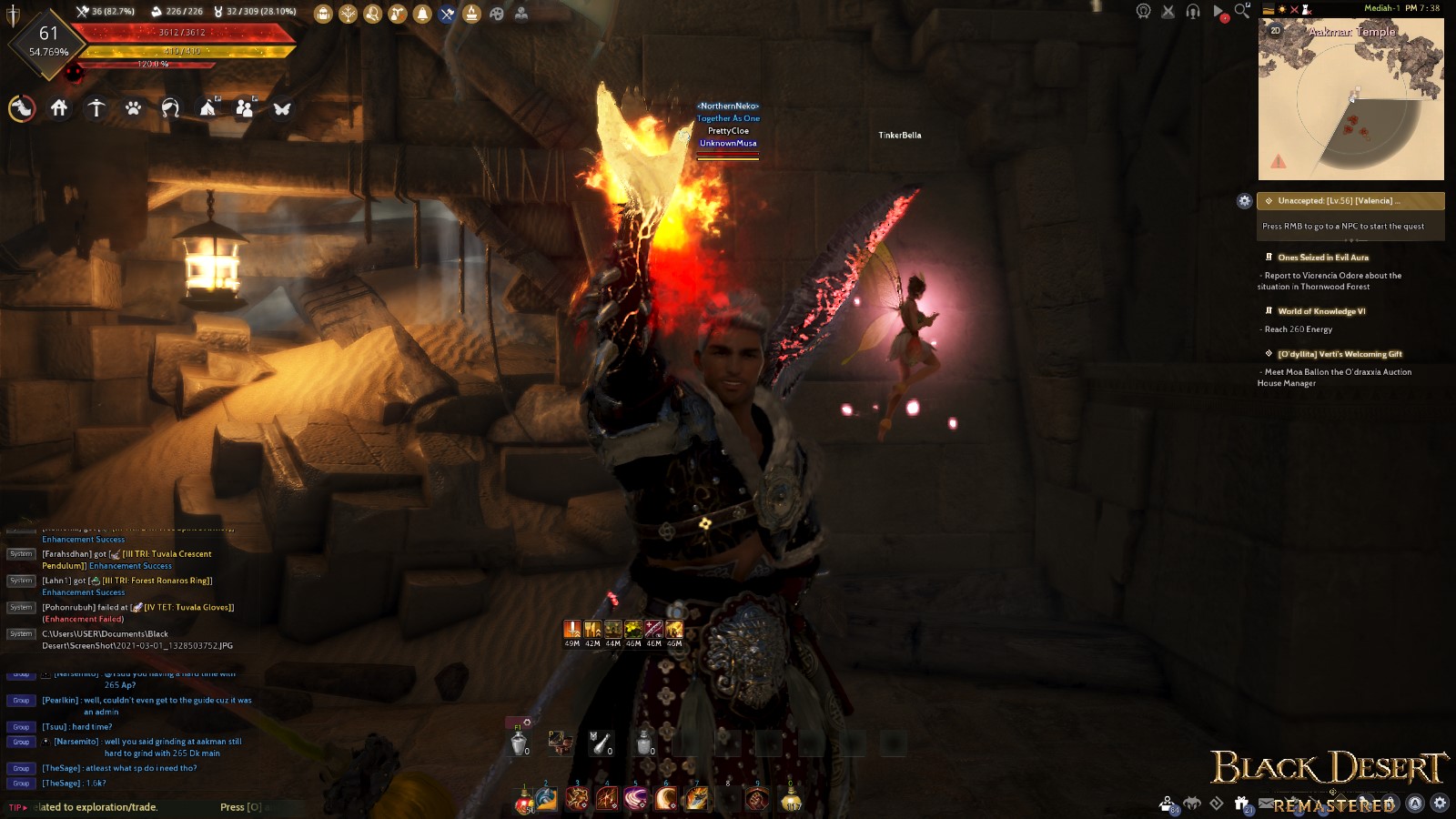Viewport: 1456px width, 819px height.
Task: Open the pet paw icon
Action: pos(133,108)
